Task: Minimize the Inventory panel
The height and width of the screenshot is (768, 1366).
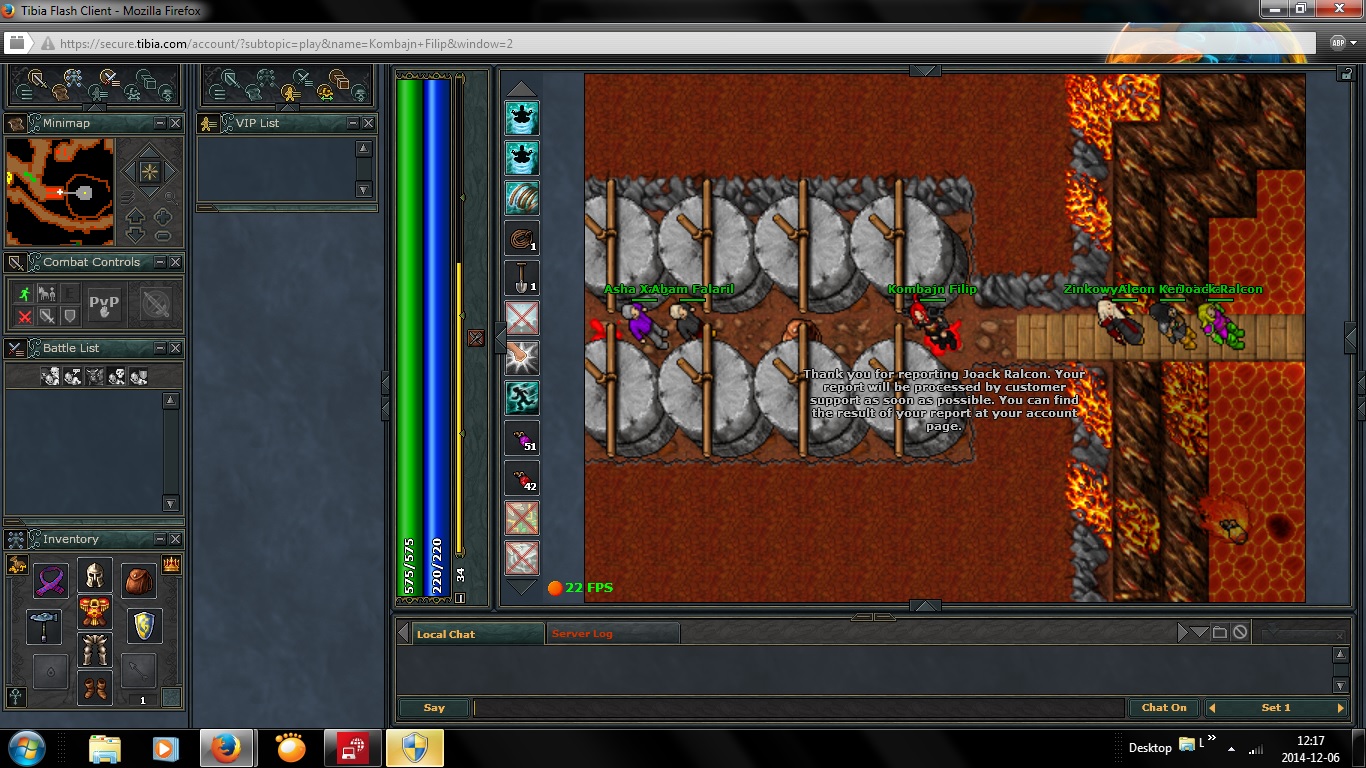Action: (x=160, y=540)
